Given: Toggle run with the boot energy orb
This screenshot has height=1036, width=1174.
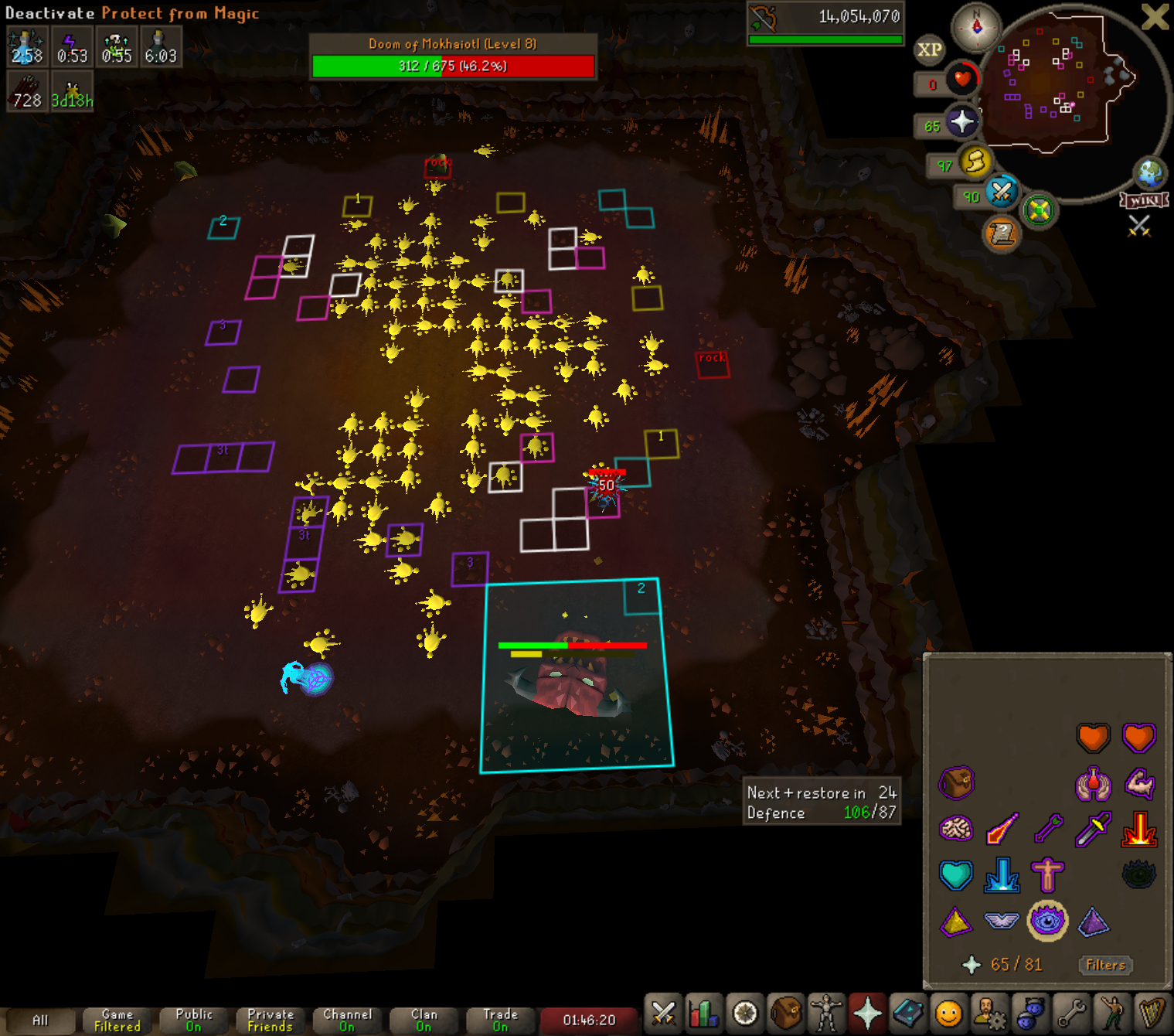Looking at the screenshot, I should [975, 162].
